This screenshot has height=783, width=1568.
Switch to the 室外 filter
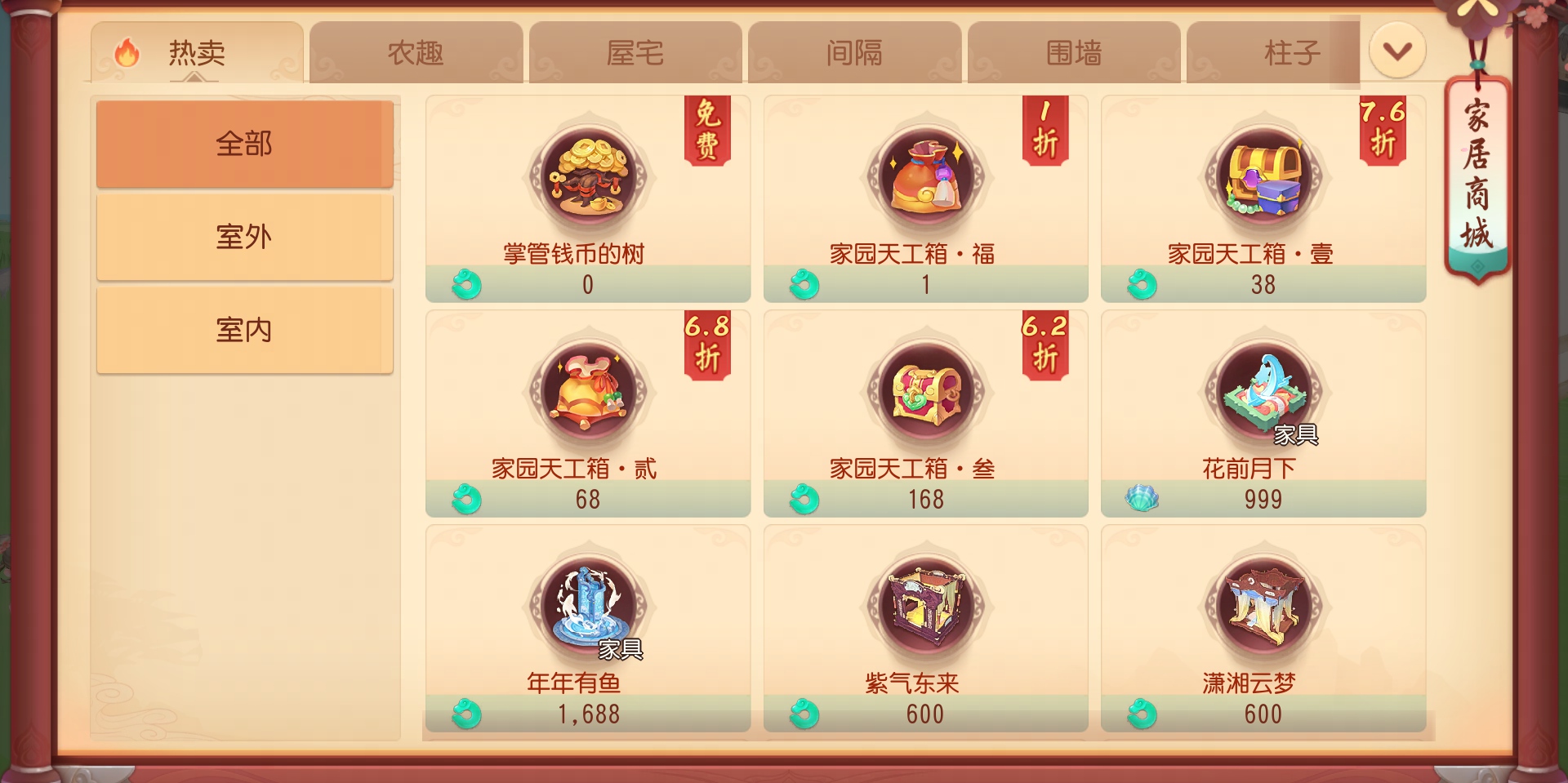point(244,236)
